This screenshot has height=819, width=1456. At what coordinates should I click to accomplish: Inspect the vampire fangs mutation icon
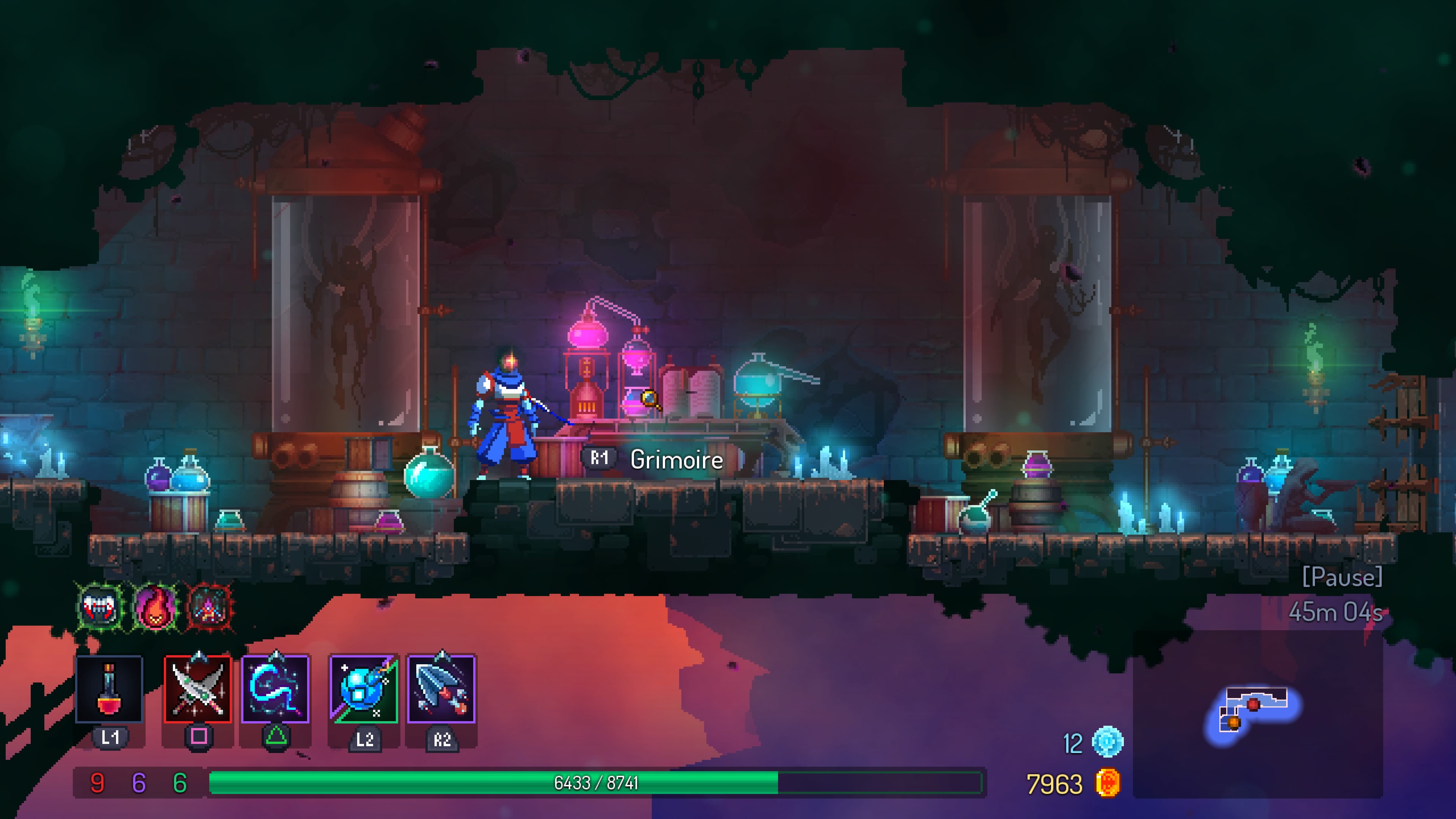point(100,607)
